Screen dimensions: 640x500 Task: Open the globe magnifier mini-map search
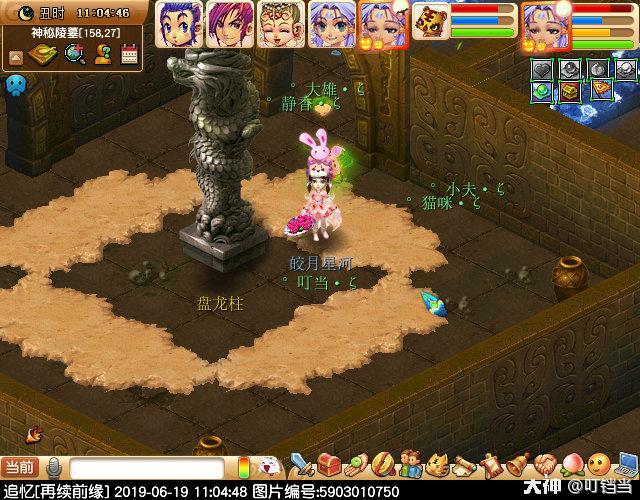pyautogui.click(x=74, y=55)
